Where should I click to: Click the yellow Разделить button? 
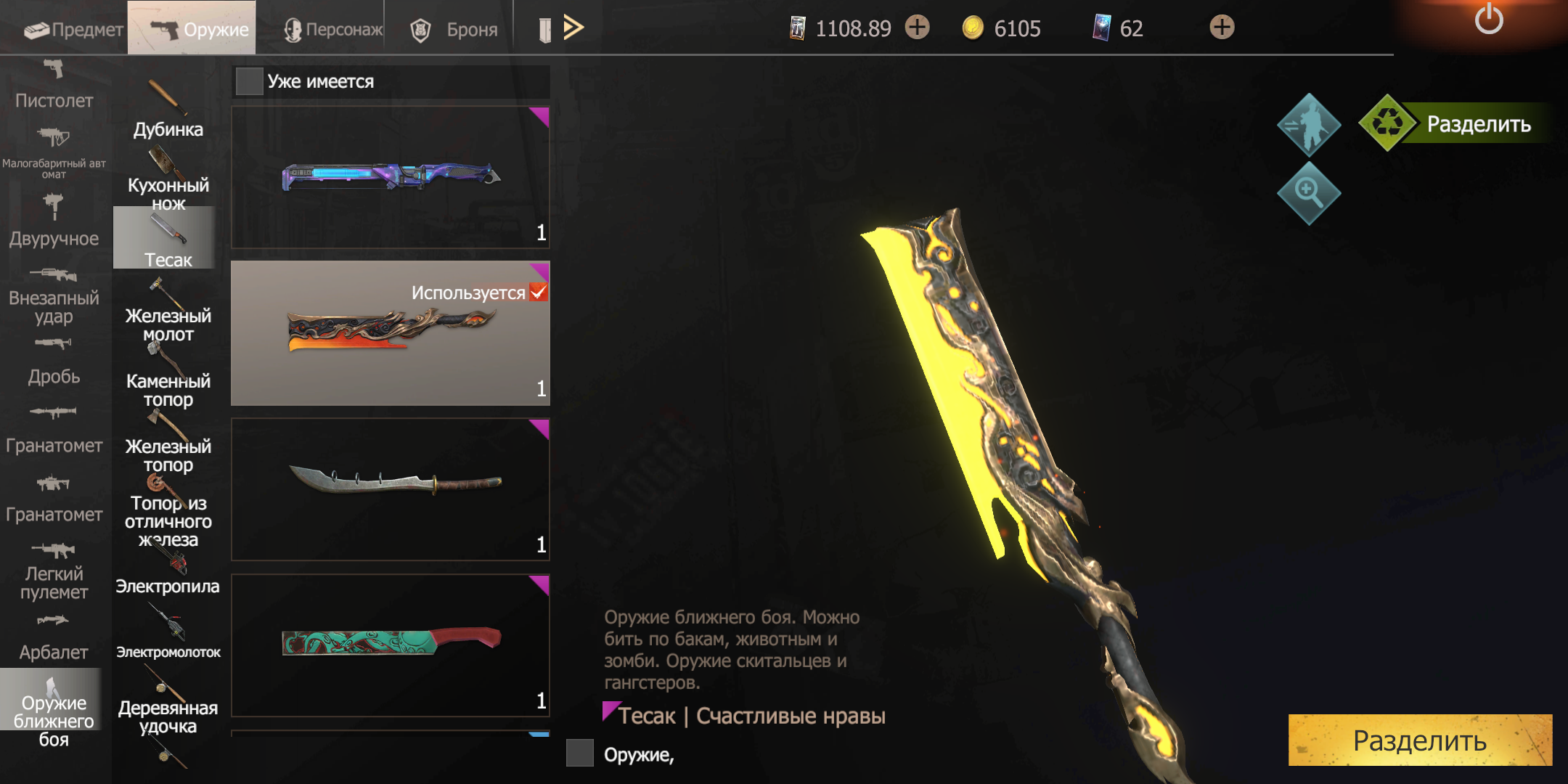[x=1419, y=740]
